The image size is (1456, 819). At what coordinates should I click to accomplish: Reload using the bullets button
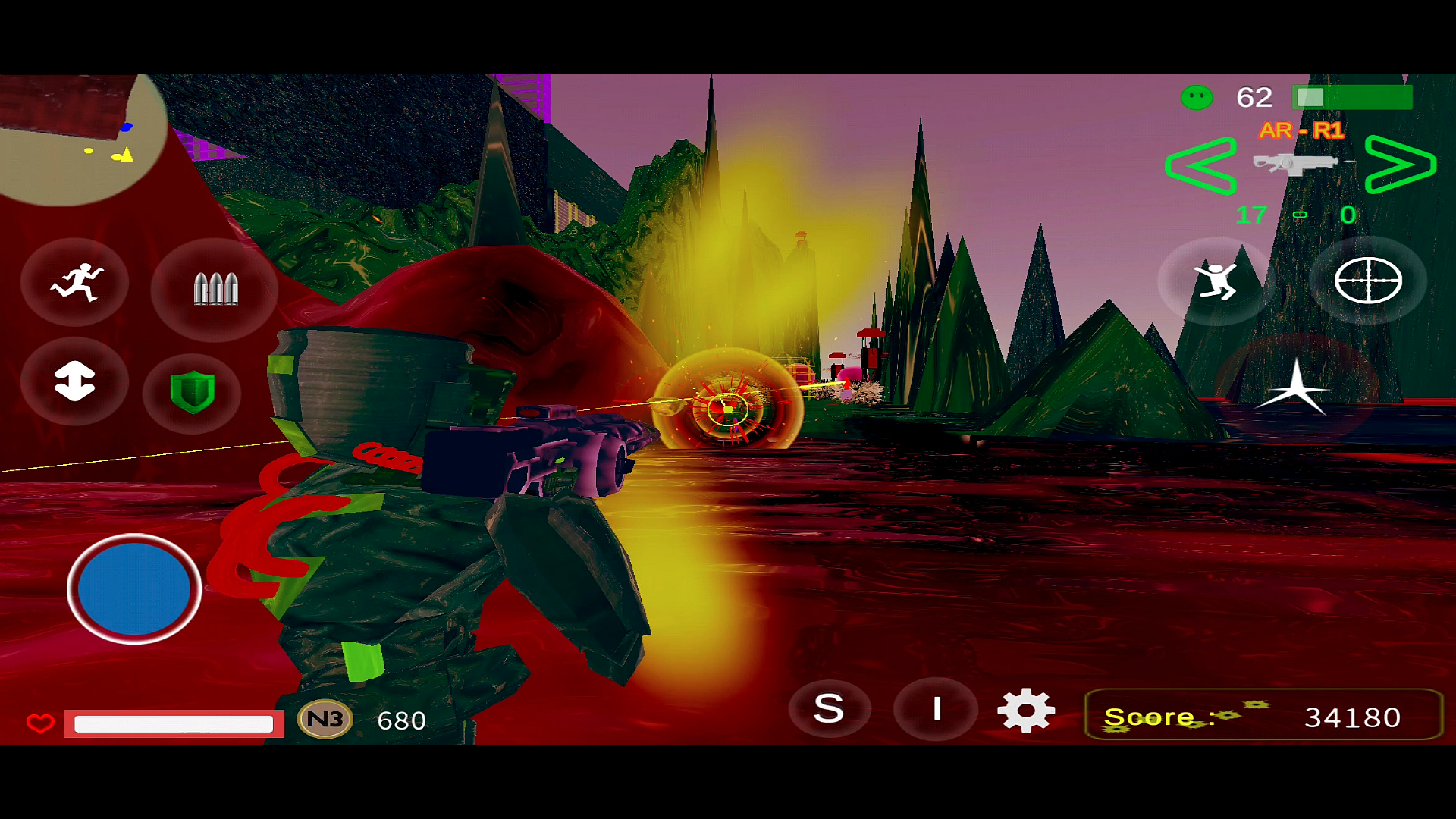click(x=215, y=289)
